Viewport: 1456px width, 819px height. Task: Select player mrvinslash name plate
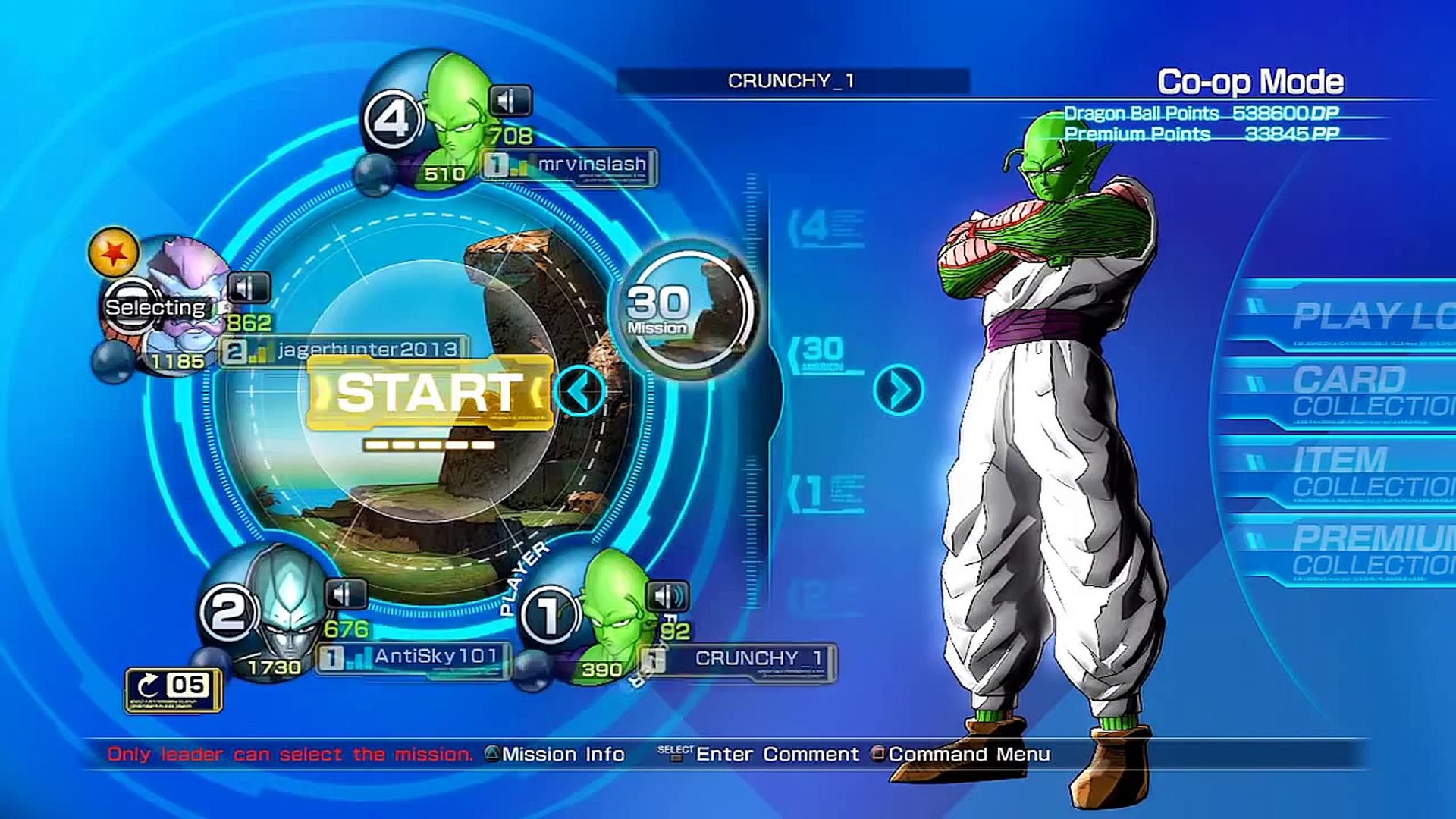[x=570, y=165]
